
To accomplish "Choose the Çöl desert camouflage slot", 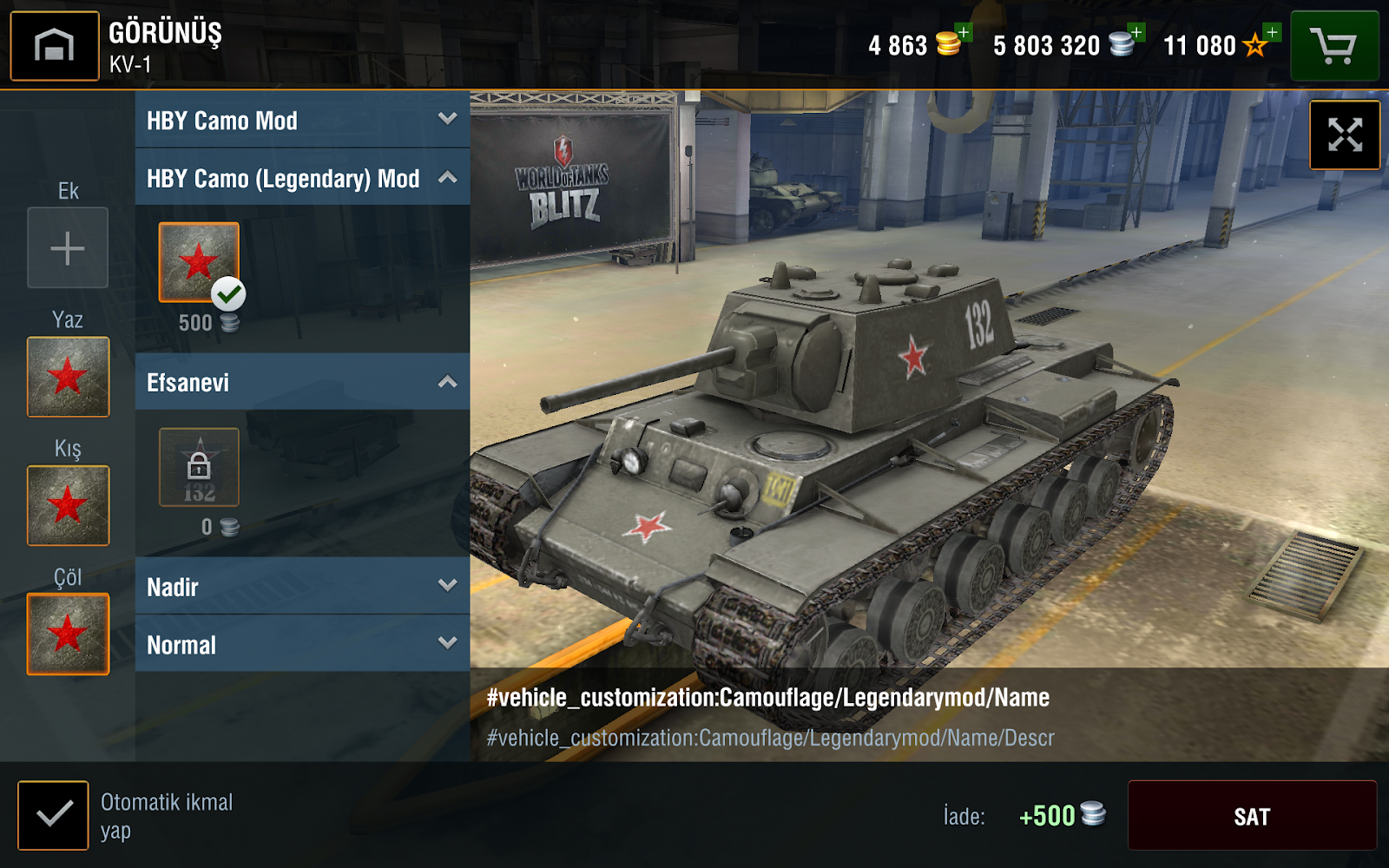I will pos(68,634).
